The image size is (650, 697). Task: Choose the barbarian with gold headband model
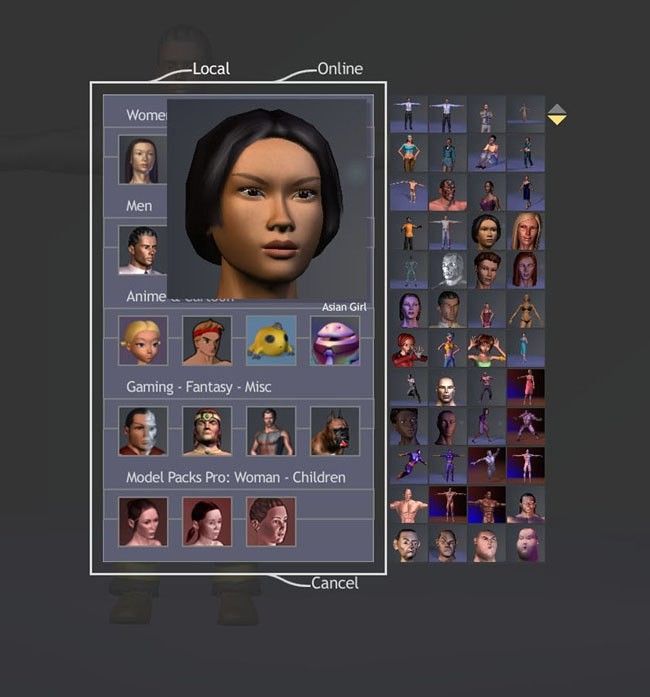[207, 431]
